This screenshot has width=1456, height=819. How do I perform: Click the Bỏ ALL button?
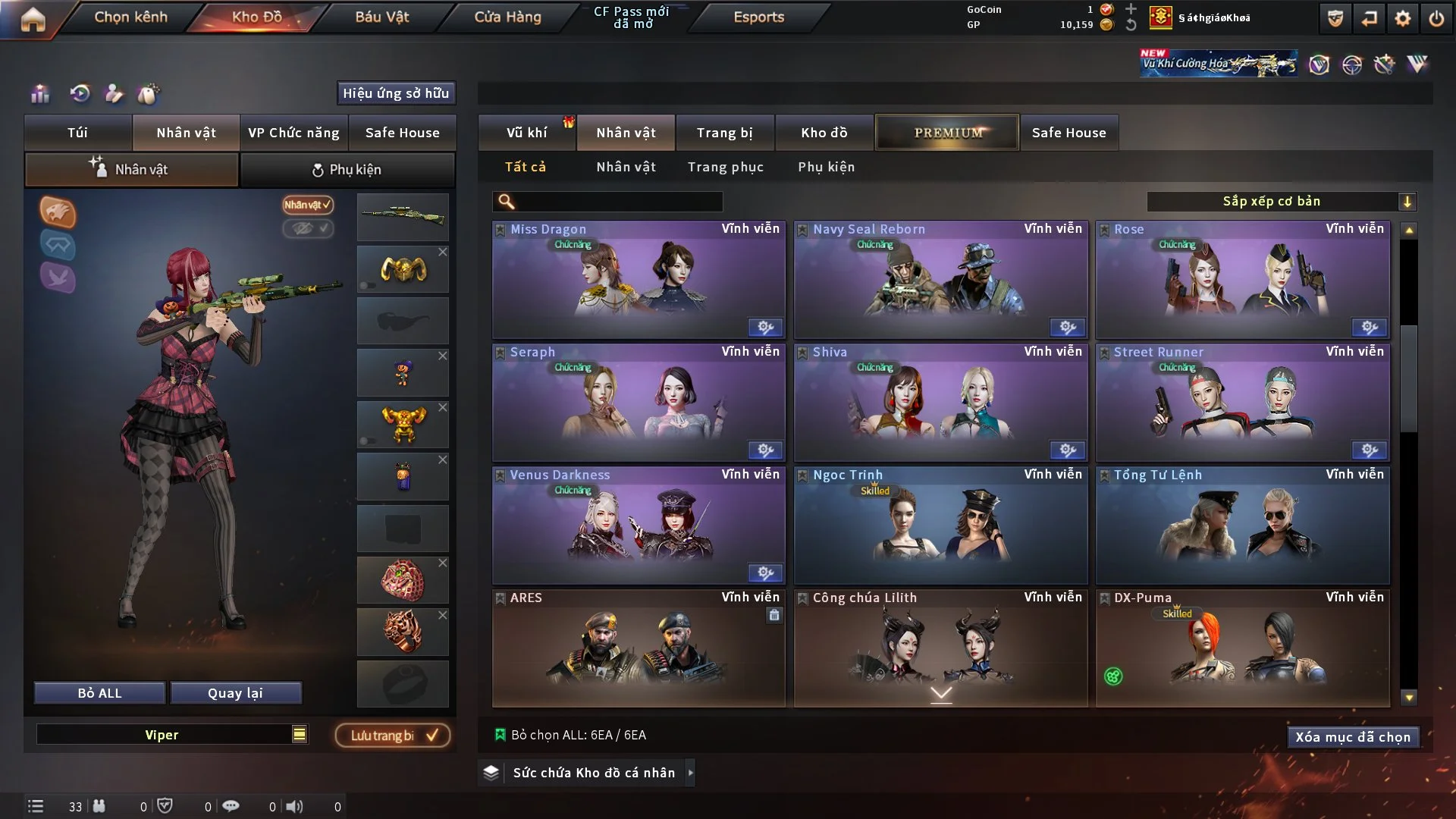click(99, 692)
